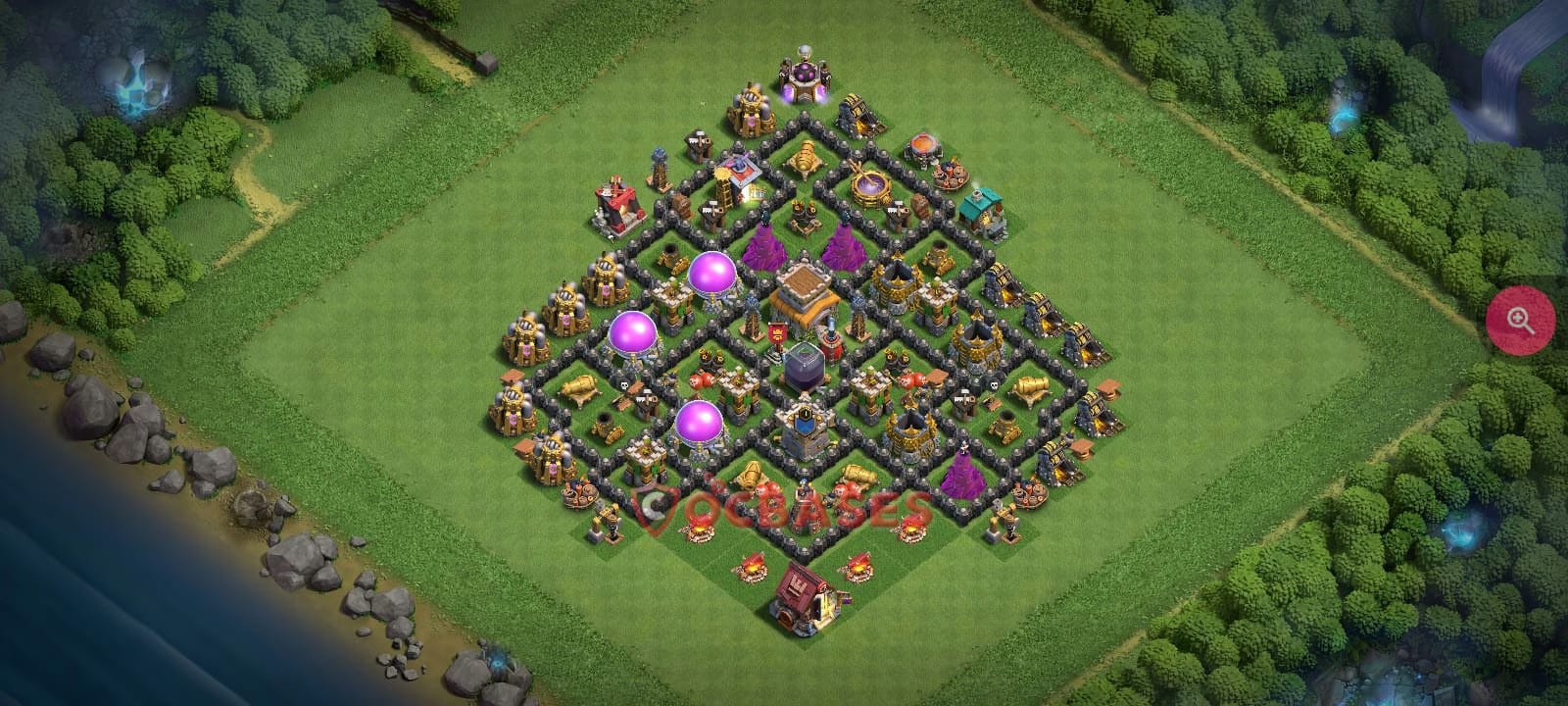1568x706 pixels.
Task: Click a skull Skeleton Trap sign
Action: pyautogui.click(x=624, y=384)
